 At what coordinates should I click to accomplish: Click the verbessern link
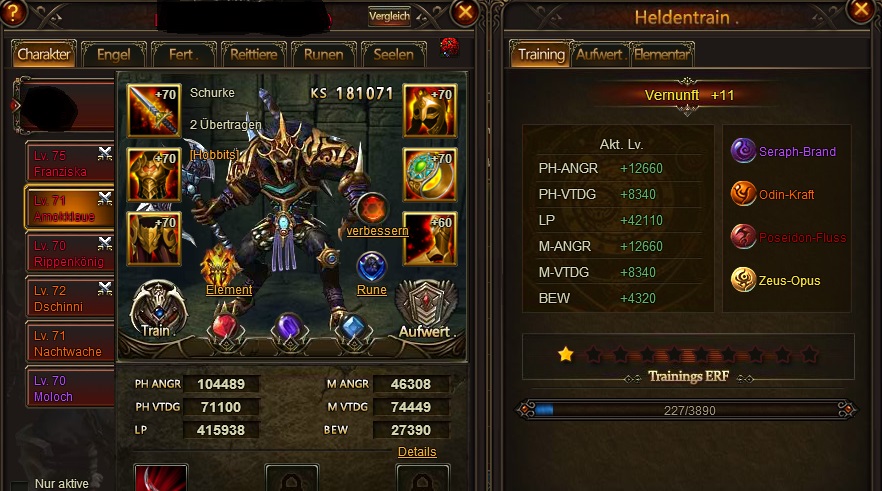click(x=377, y=231)
